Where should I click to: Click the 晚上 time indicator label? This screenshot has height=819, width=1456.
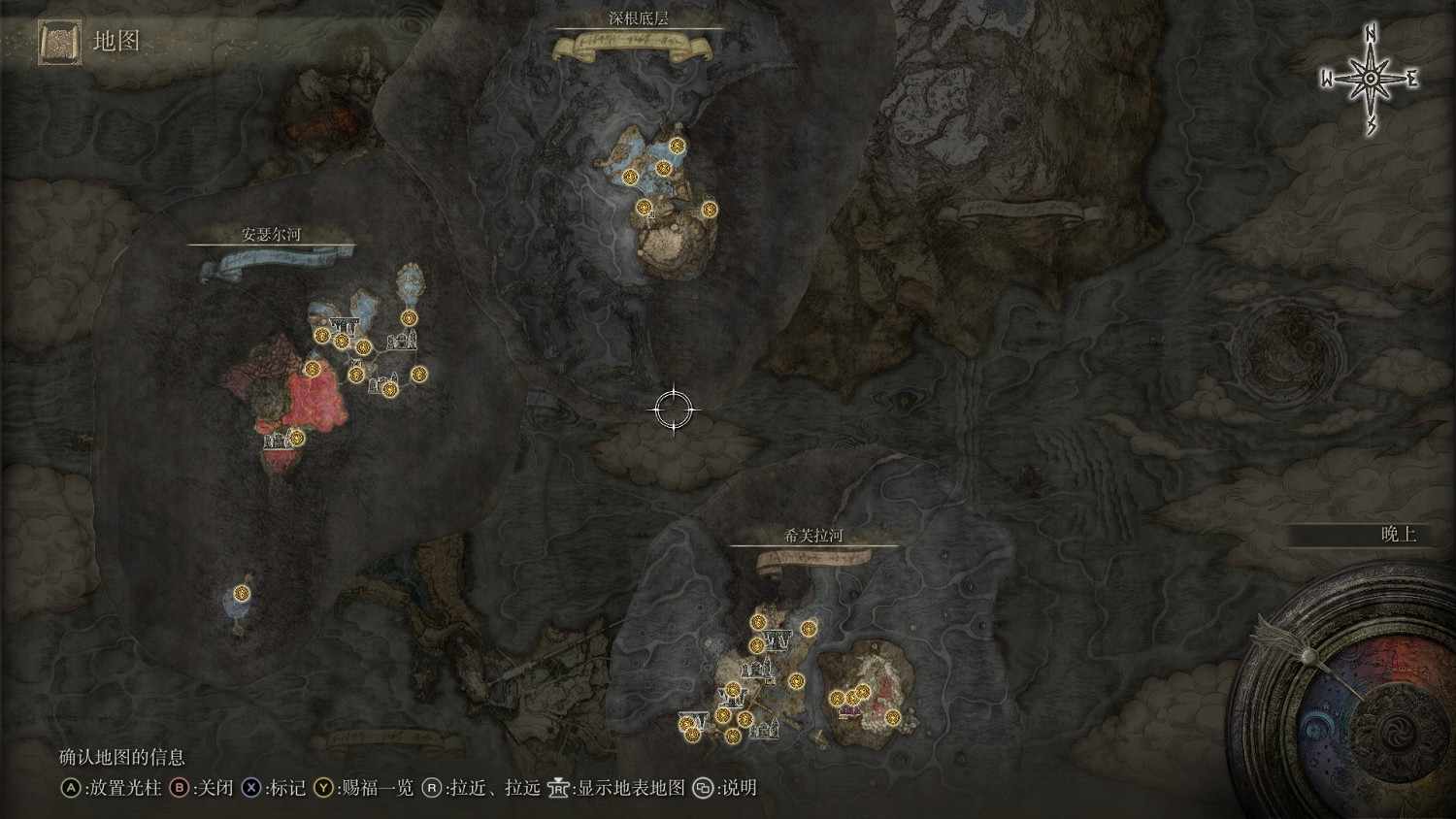coord(1401,531)
